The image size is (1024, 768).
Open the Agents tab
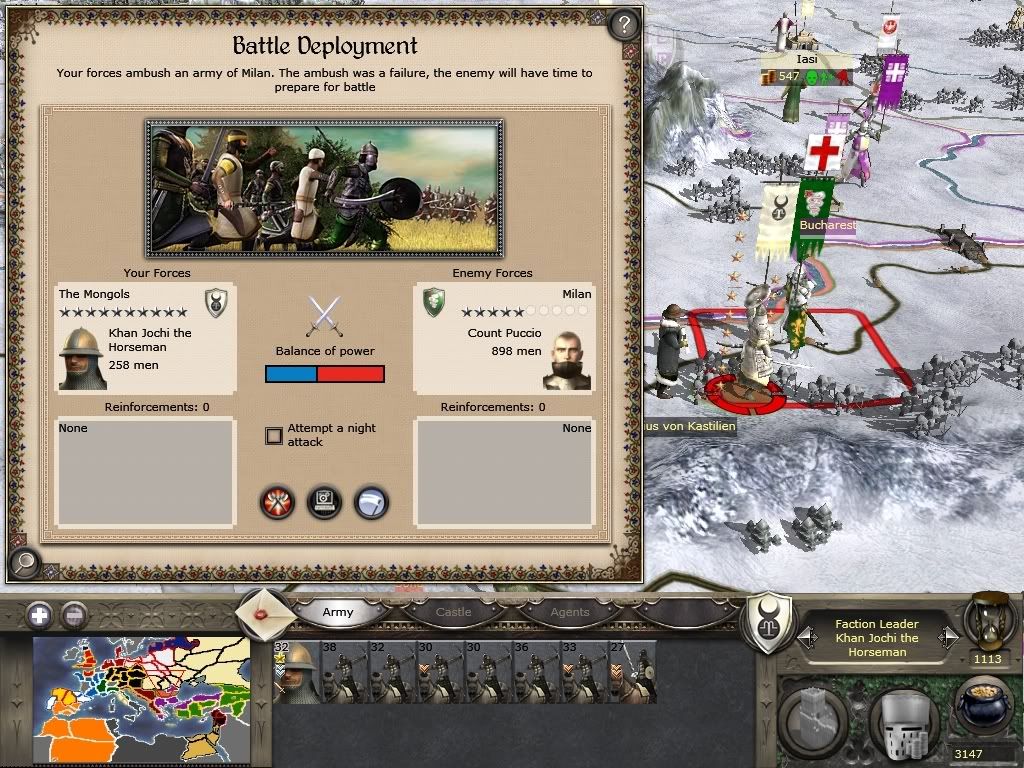coord(570,612)
